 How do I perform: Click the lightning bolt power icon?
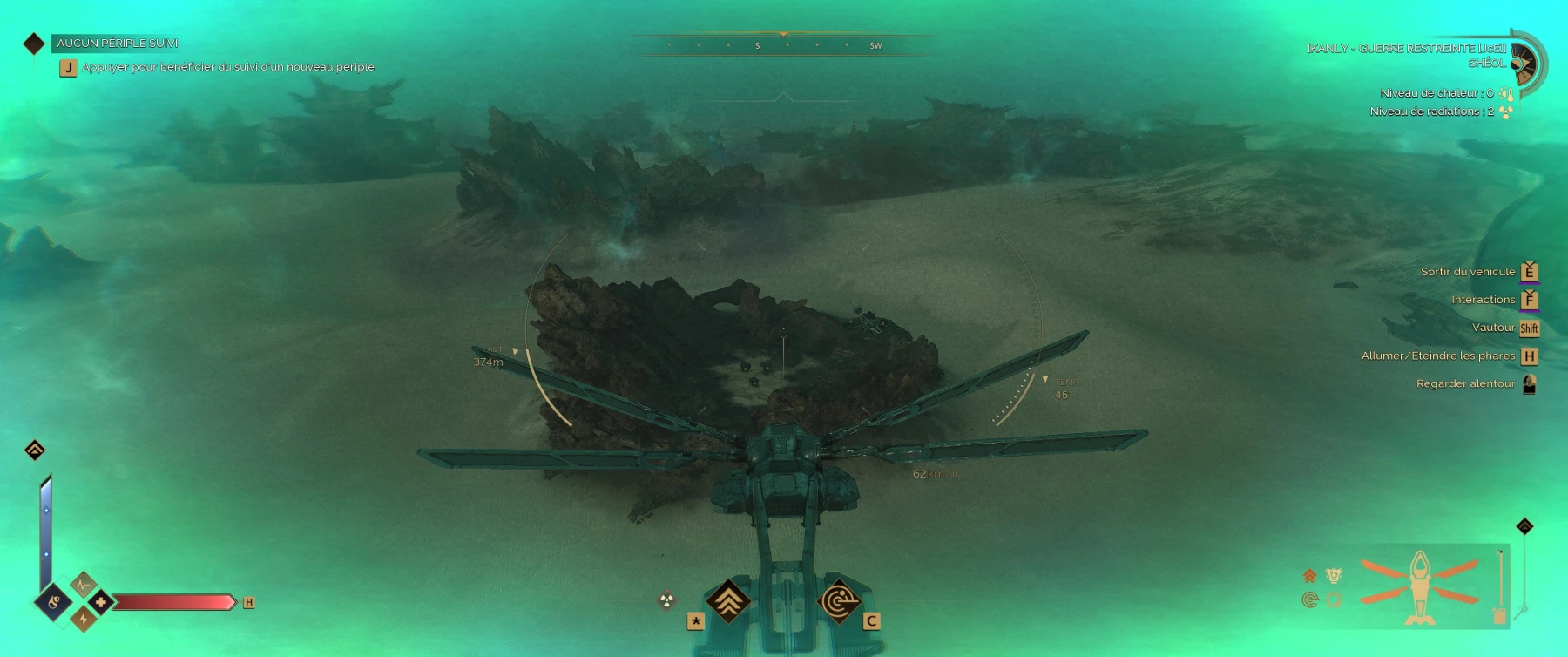click(84, 619)
